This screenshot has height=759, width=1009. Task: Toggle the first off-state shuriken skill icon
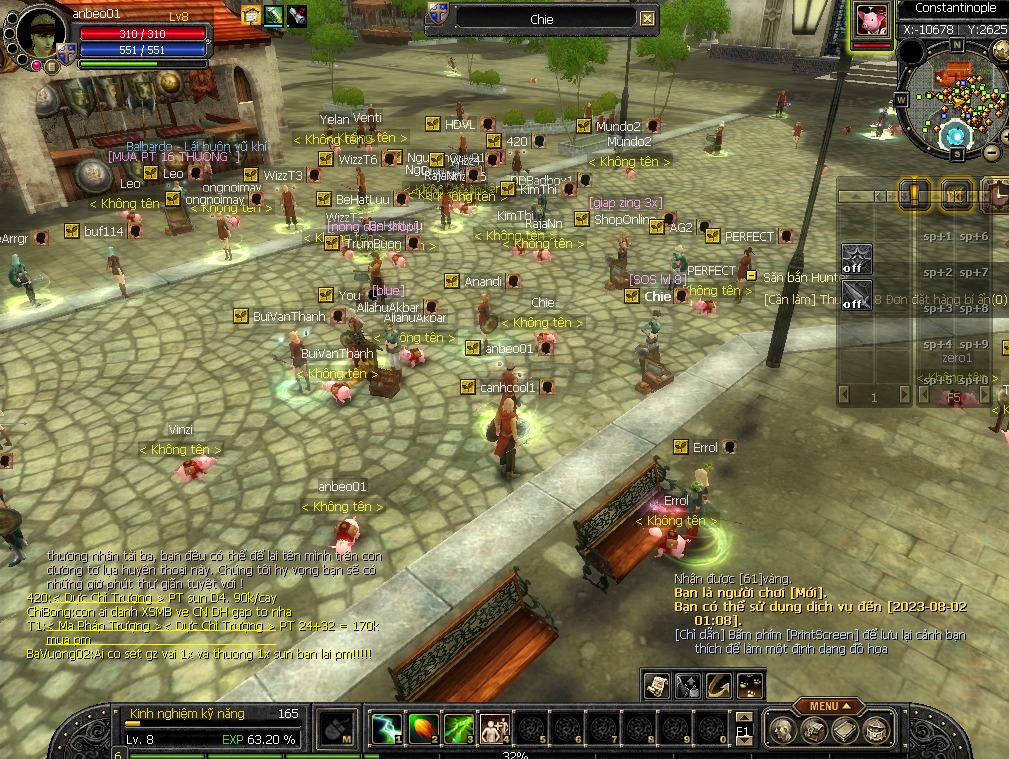coord(856,259)
